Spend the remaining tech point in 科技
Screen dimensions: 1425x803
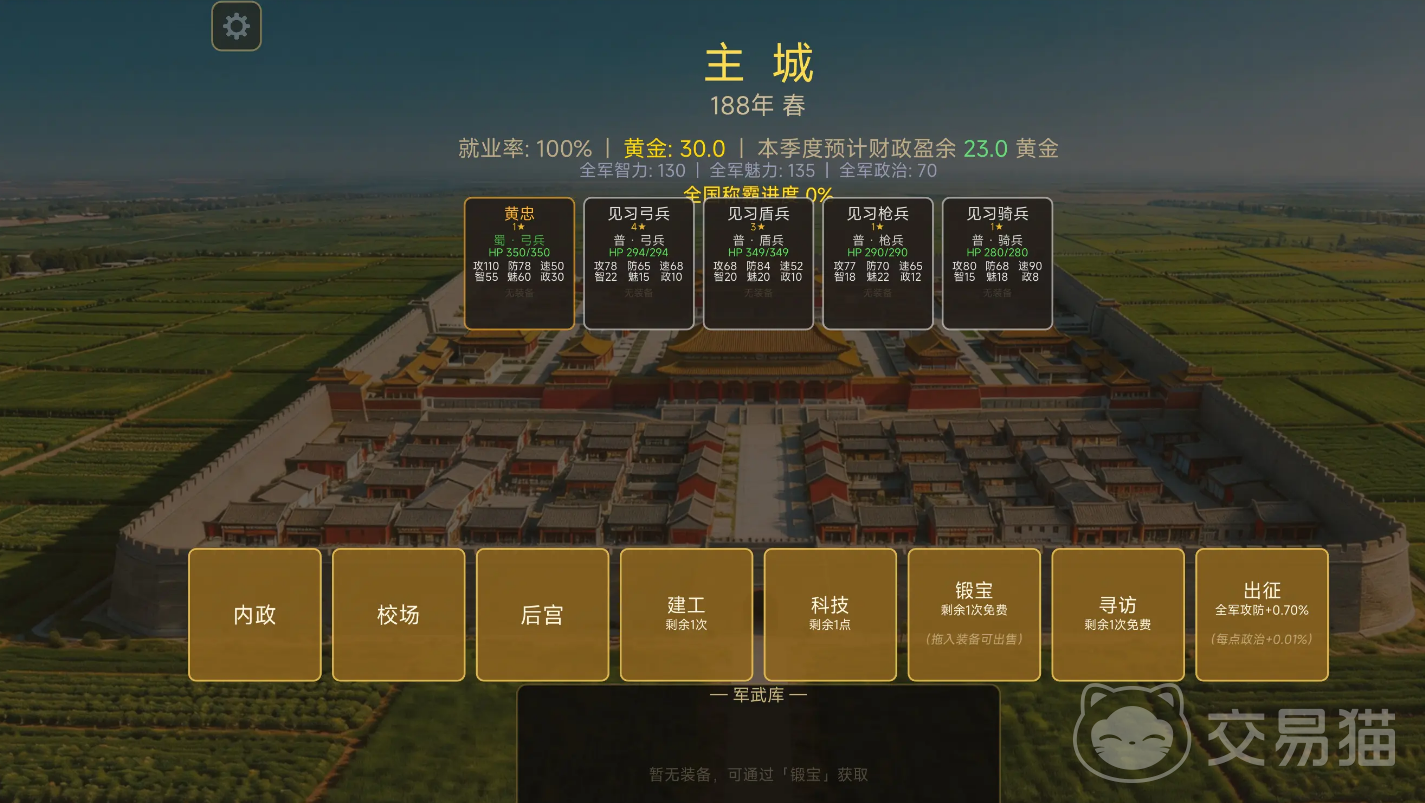point(830,614)
